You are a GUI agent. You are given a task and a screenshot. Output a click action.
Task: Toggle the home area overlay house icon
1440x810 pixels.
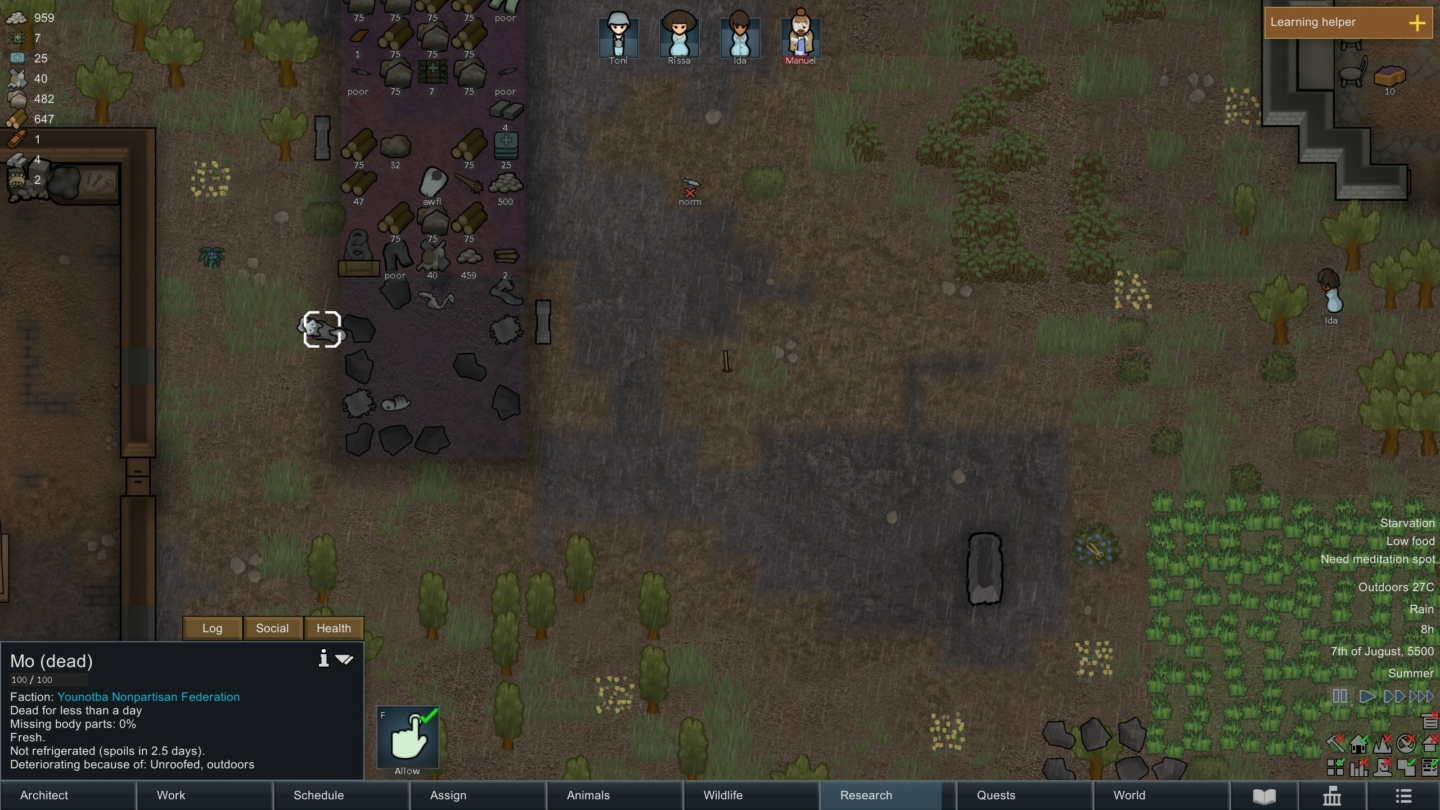tap(1358, 744)
